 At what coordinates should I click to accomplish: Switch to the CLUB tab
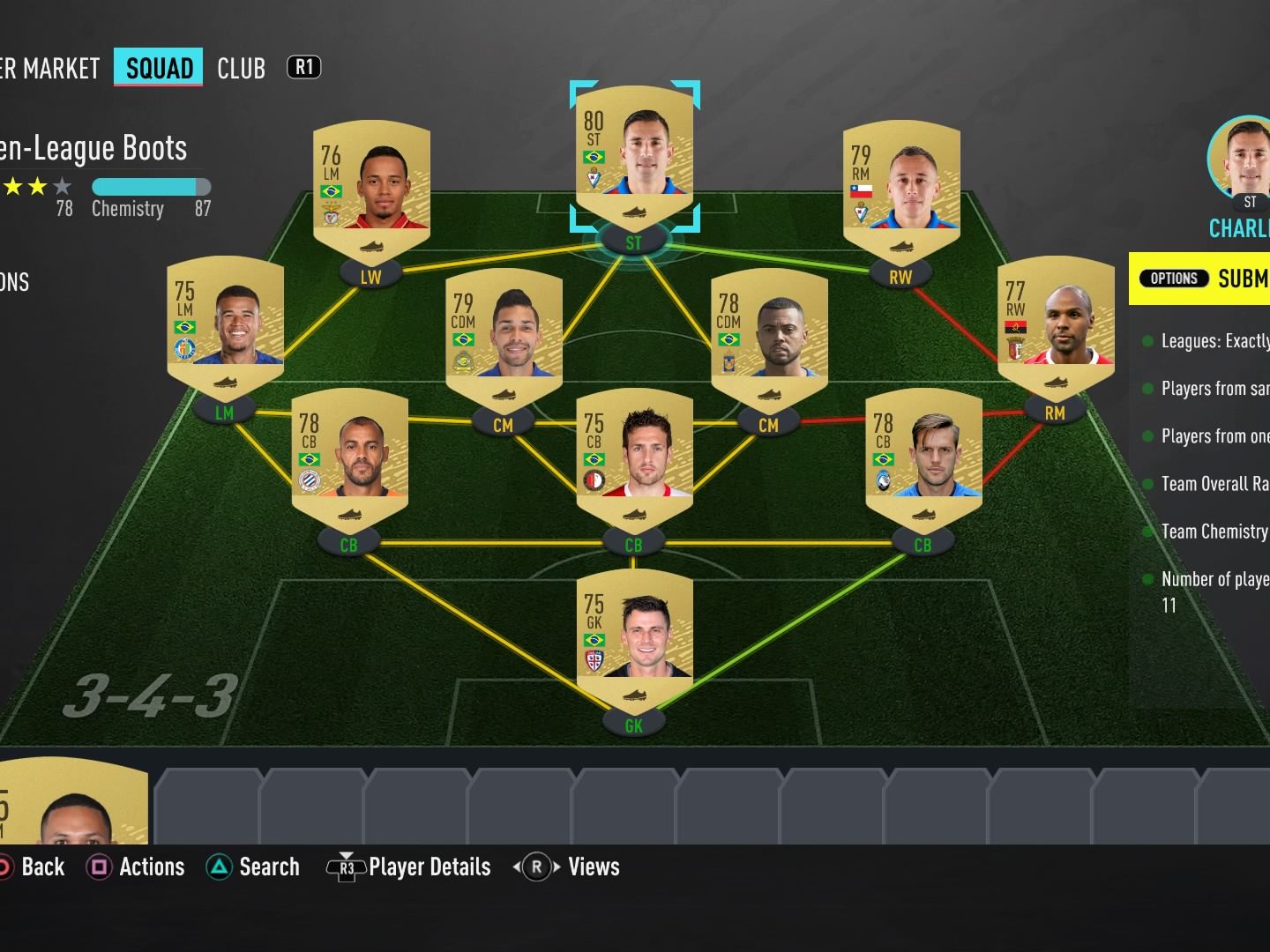click(x=242, y=68)
